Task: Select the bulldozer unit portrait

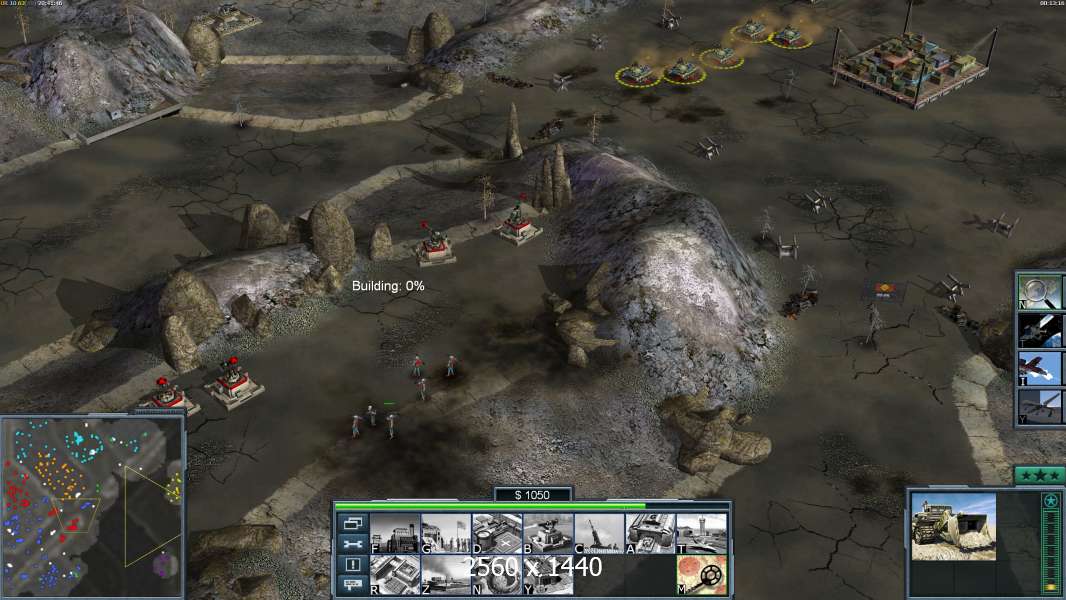Action: coord(953,526)
